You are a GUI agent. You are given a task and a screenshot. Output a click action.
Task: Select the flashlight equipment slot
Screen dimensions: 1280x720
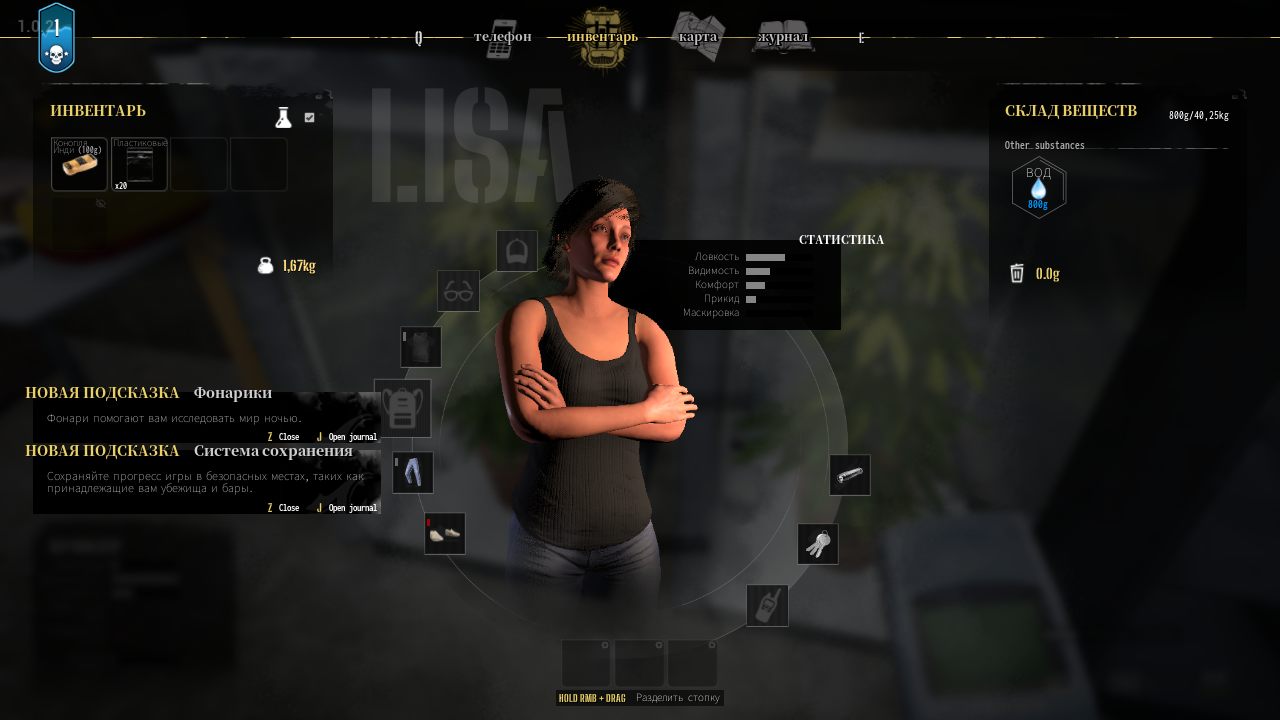pyautogui.click(x=849, y=474)
